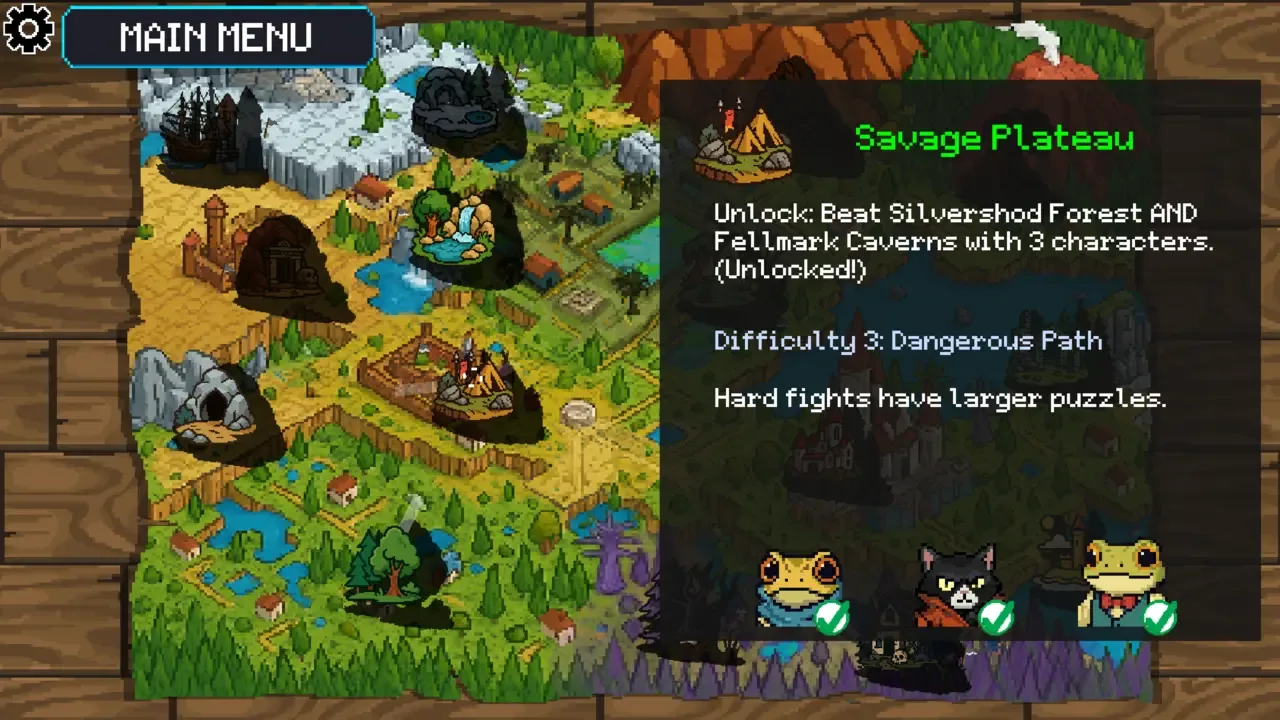The height and width of the screenshot is (720, 1280).
Task: Open settings with the gear icon
Action: [29, 29]
